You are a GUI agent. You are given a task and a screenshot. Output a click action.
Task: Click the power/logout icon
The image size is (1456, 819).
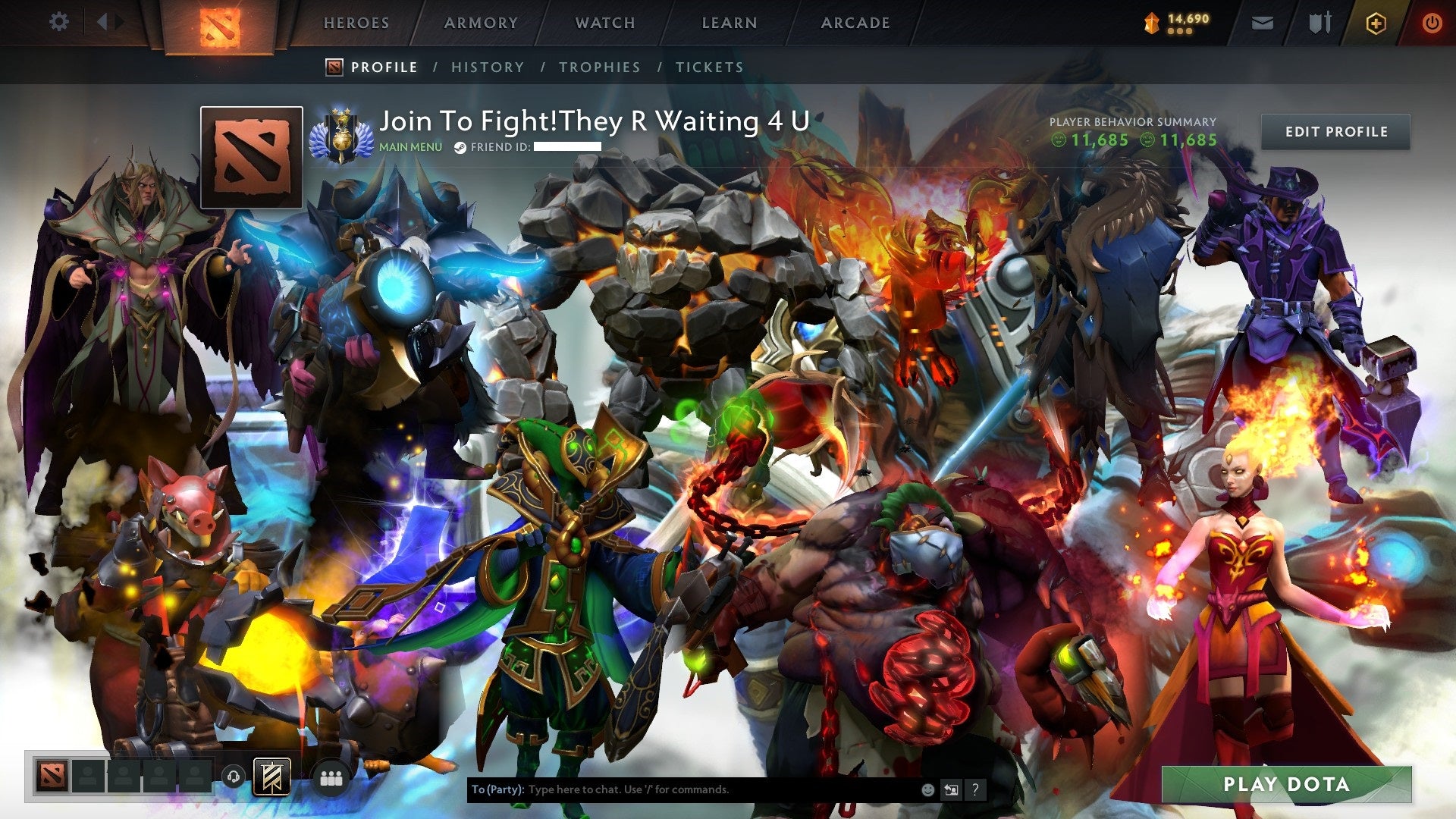(x=1432, y=23)
